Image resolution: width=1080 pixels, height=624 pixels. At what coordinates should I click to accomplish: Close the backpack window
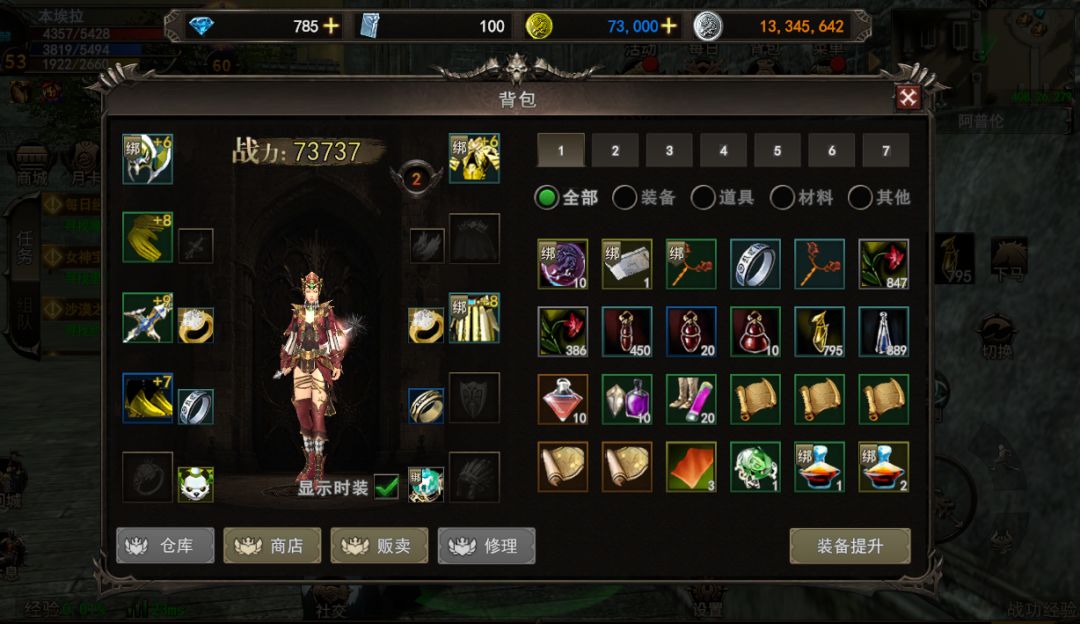coord(908,97)
